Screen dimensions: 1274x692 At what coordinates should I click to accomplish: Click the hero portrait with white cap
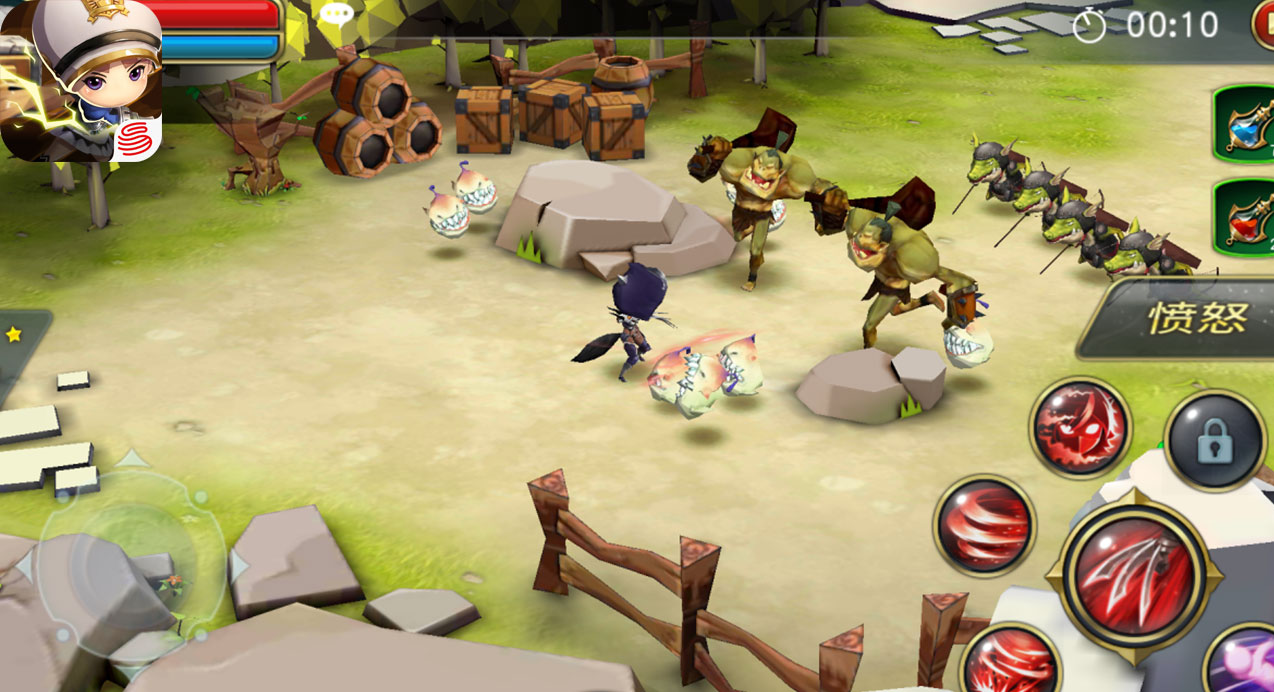(82, 80)
